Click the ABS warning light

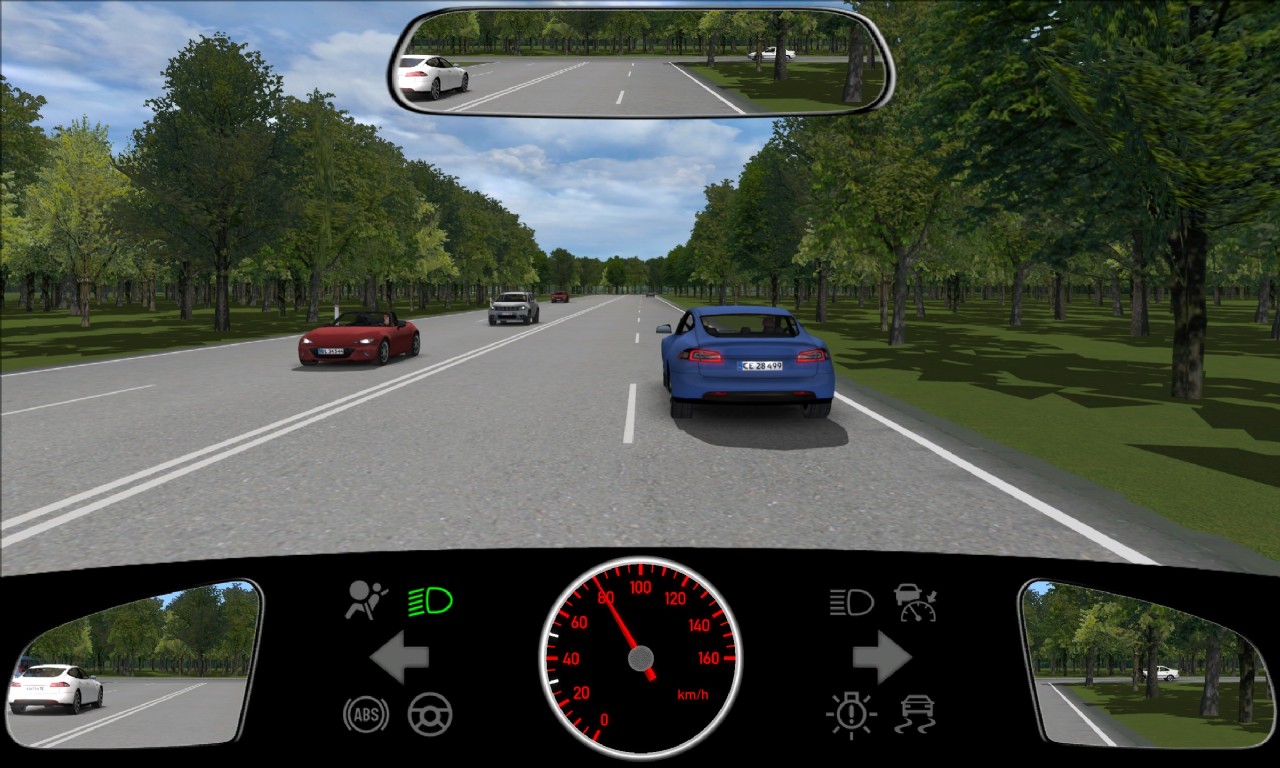[x=366, y=714]
